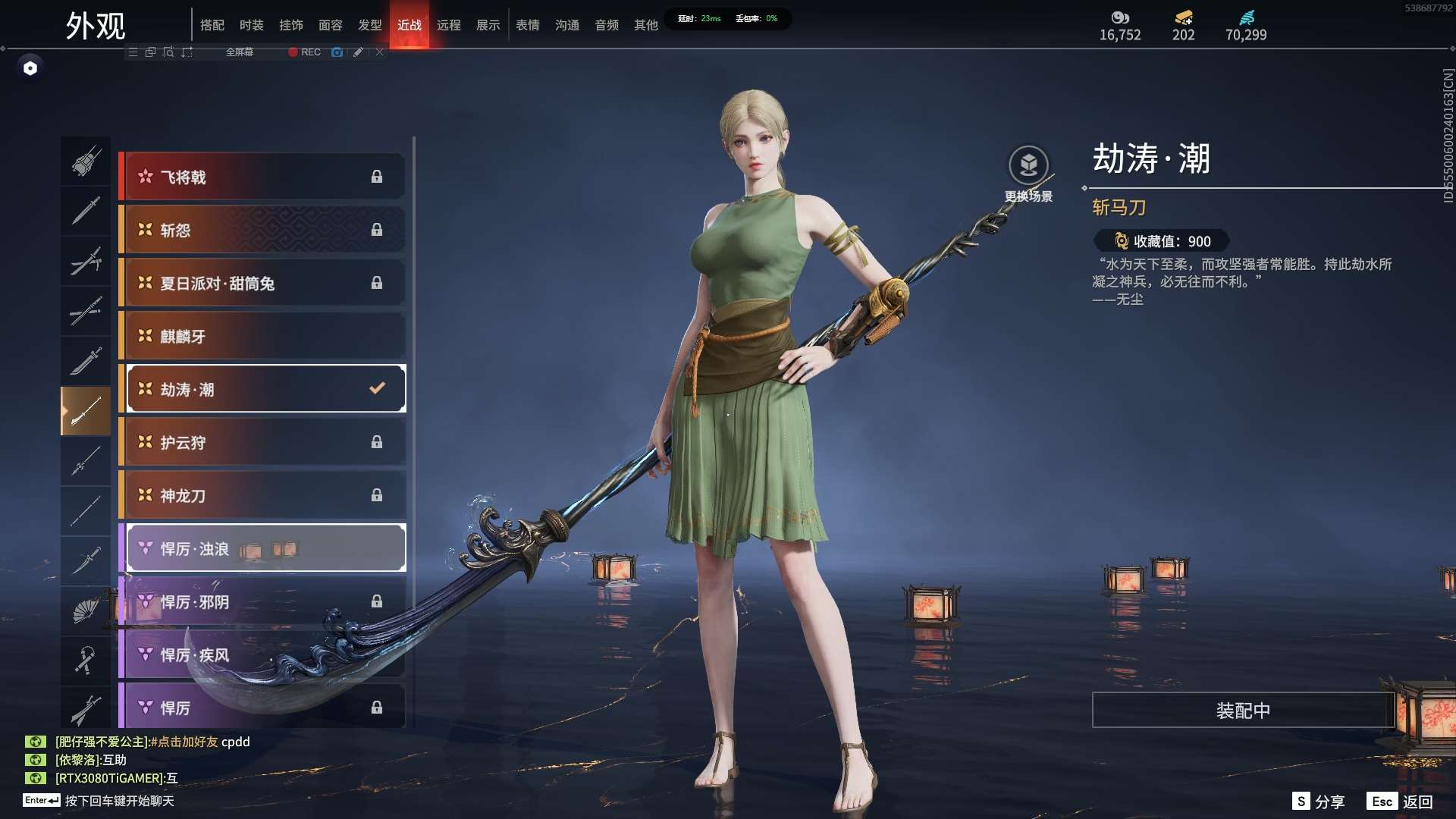Select the 发型 tab
Screen dimensions: 1456x819
(x=370, y=25)
